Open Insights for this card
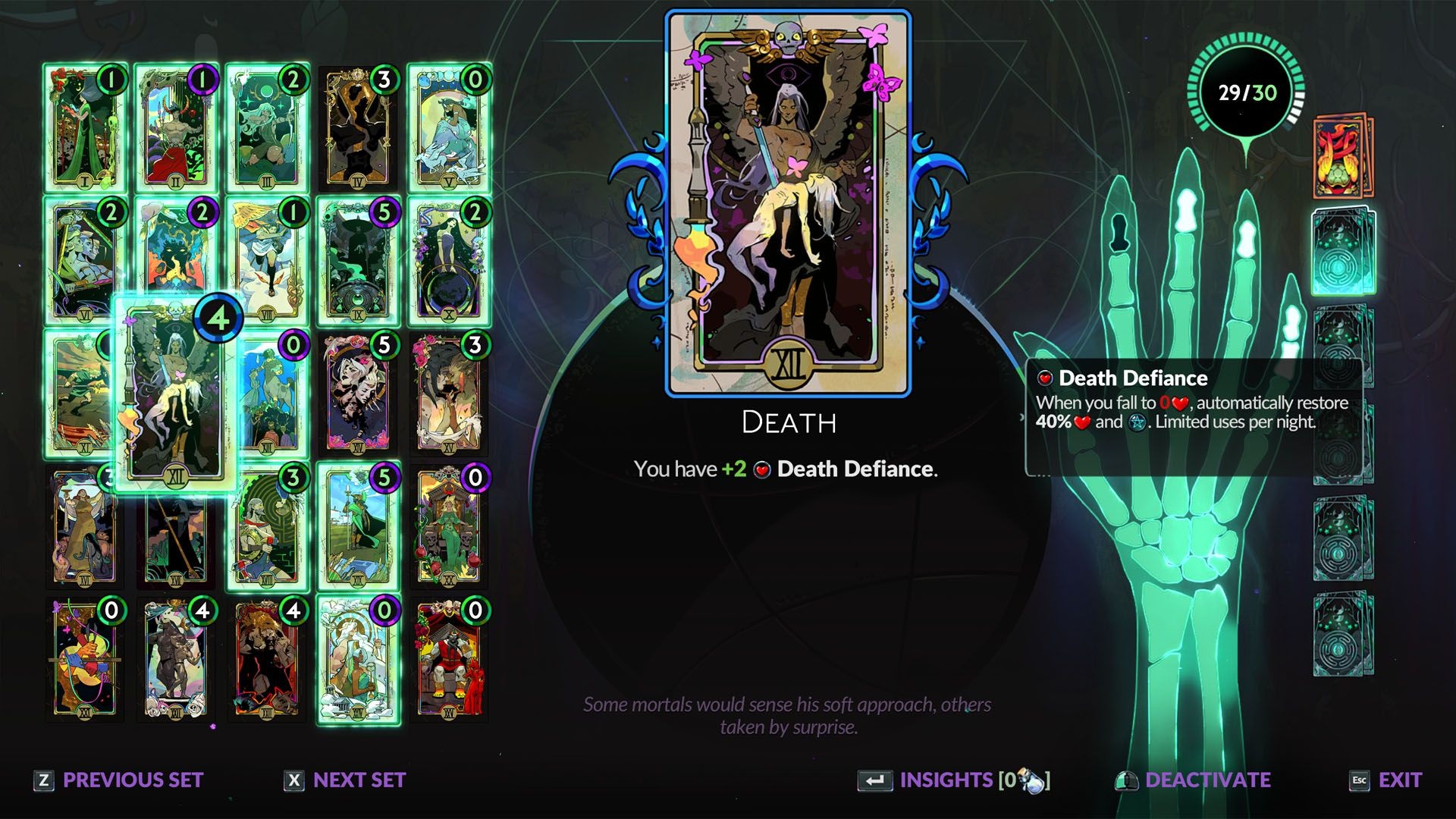Image resolution: width=1456 pixels, height=819 pixels. 954,780
